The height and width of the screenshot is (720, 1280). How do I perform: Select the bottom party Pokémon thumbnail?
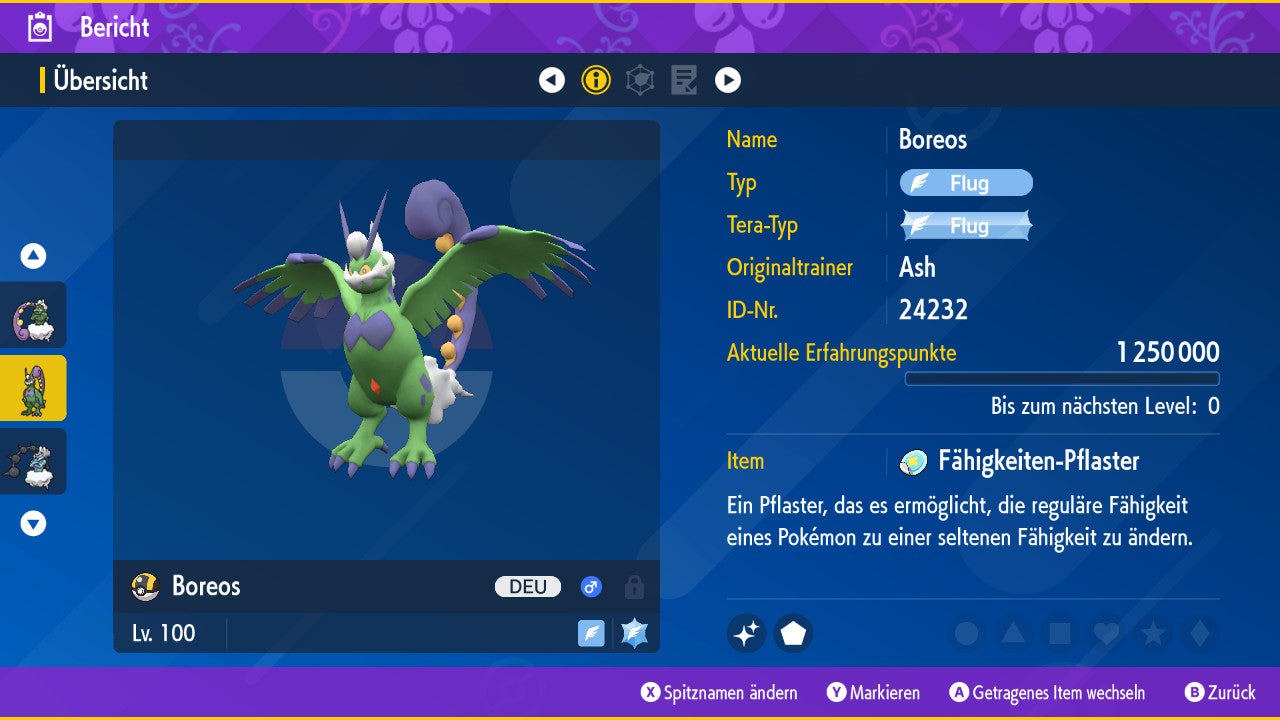point(34,461)
